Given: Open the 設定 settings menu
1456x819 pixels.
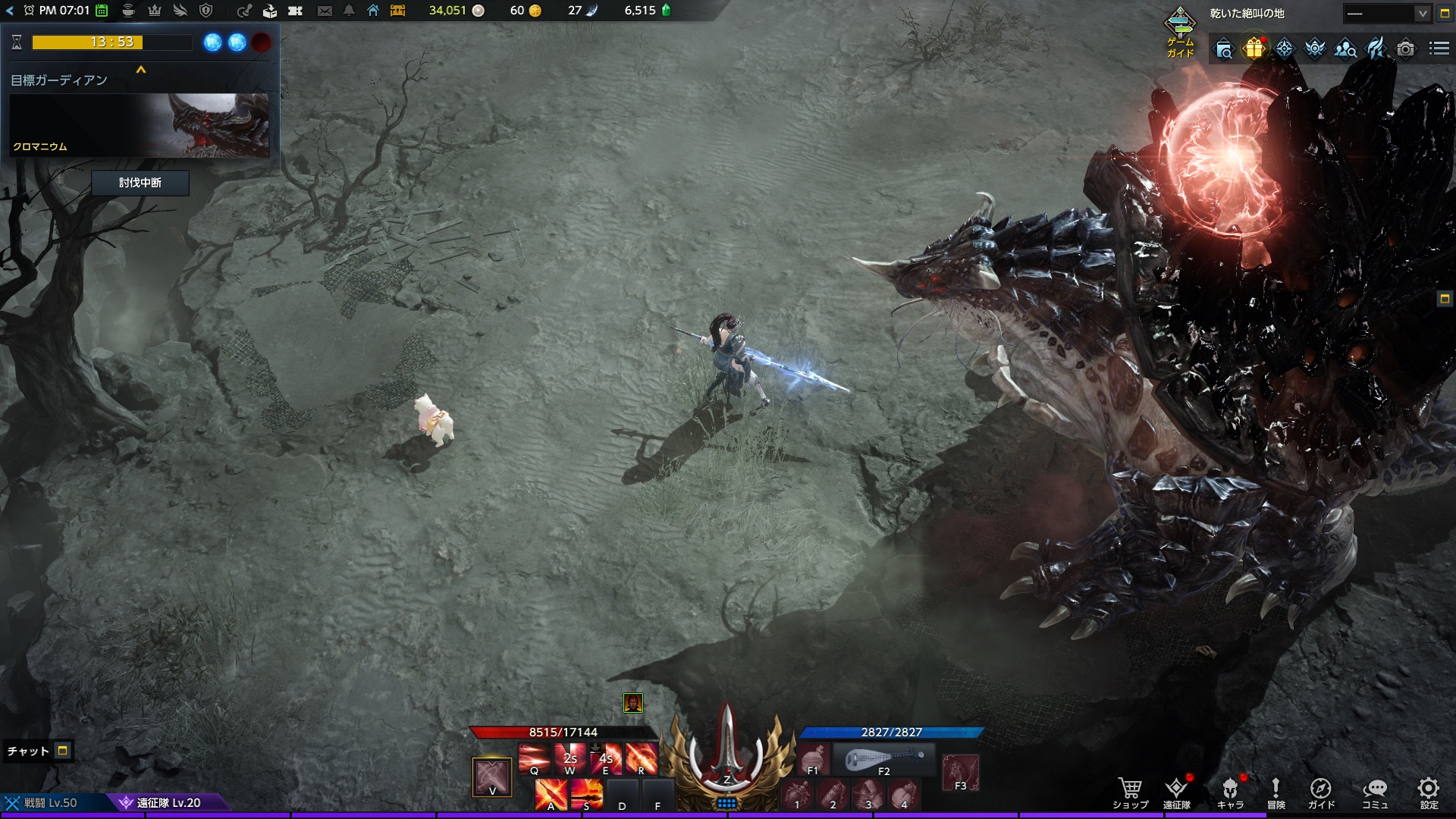Looking at the screenshot, I should coord(1429,792).
